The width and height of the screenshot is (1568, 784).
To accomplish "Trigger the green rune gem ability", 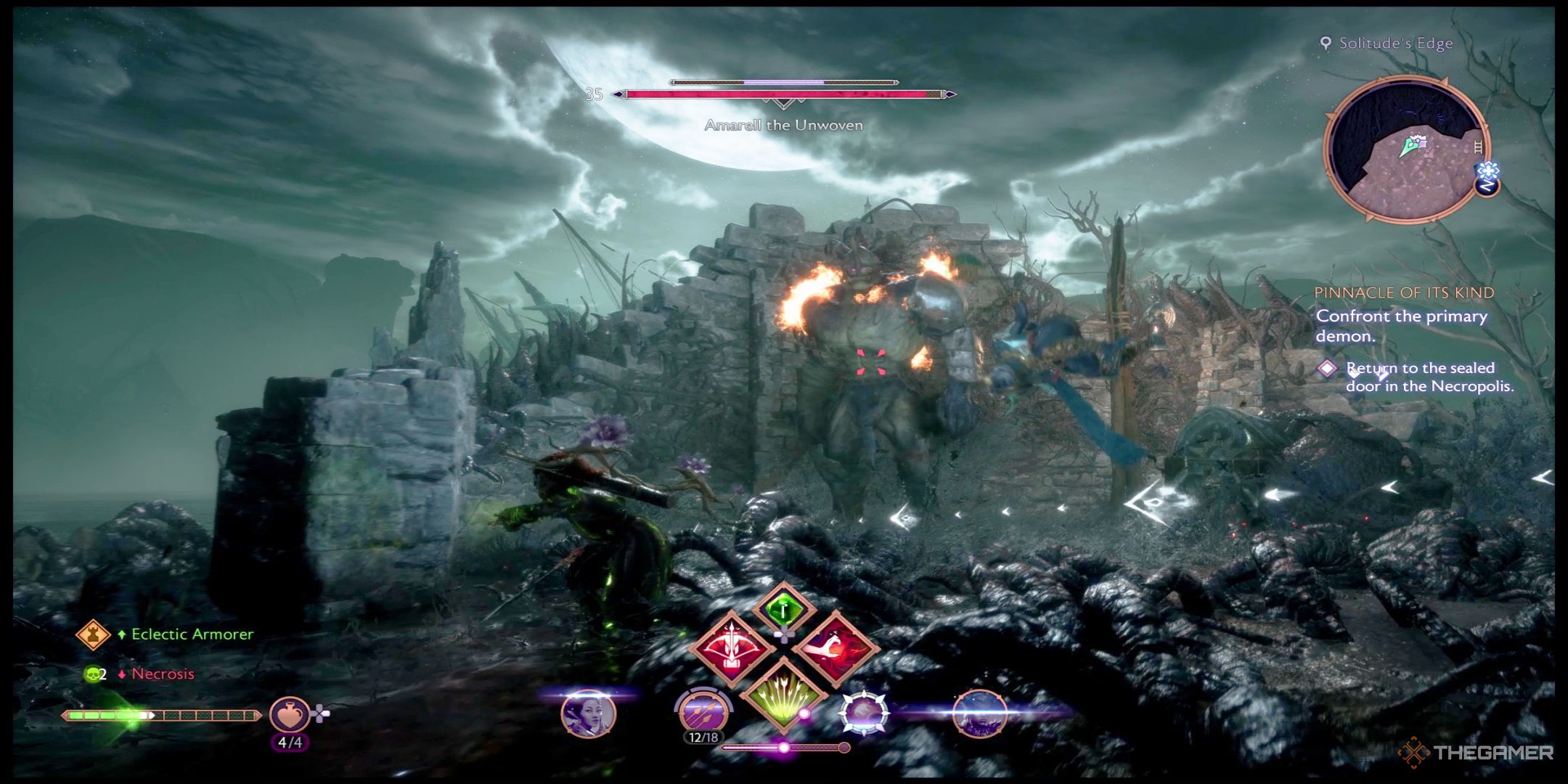I will pos(783,610).
